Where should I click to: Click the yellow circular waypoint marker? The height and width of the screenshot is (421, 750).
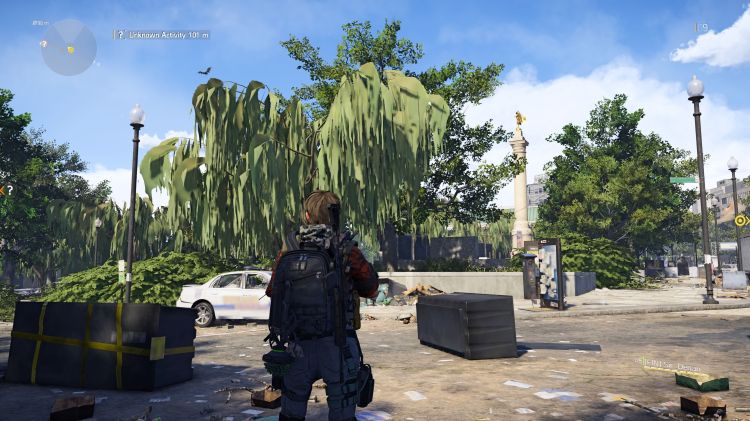point(741,220)
